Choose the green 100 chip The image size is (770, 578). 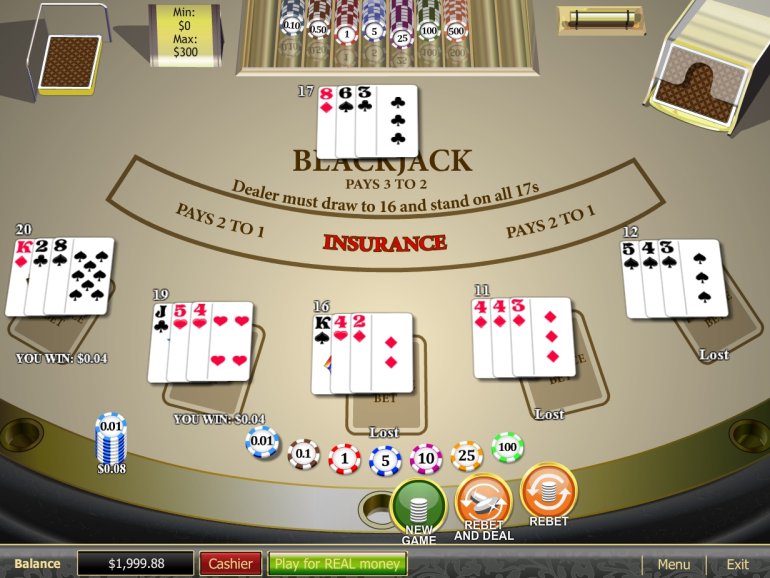(507, 446)
